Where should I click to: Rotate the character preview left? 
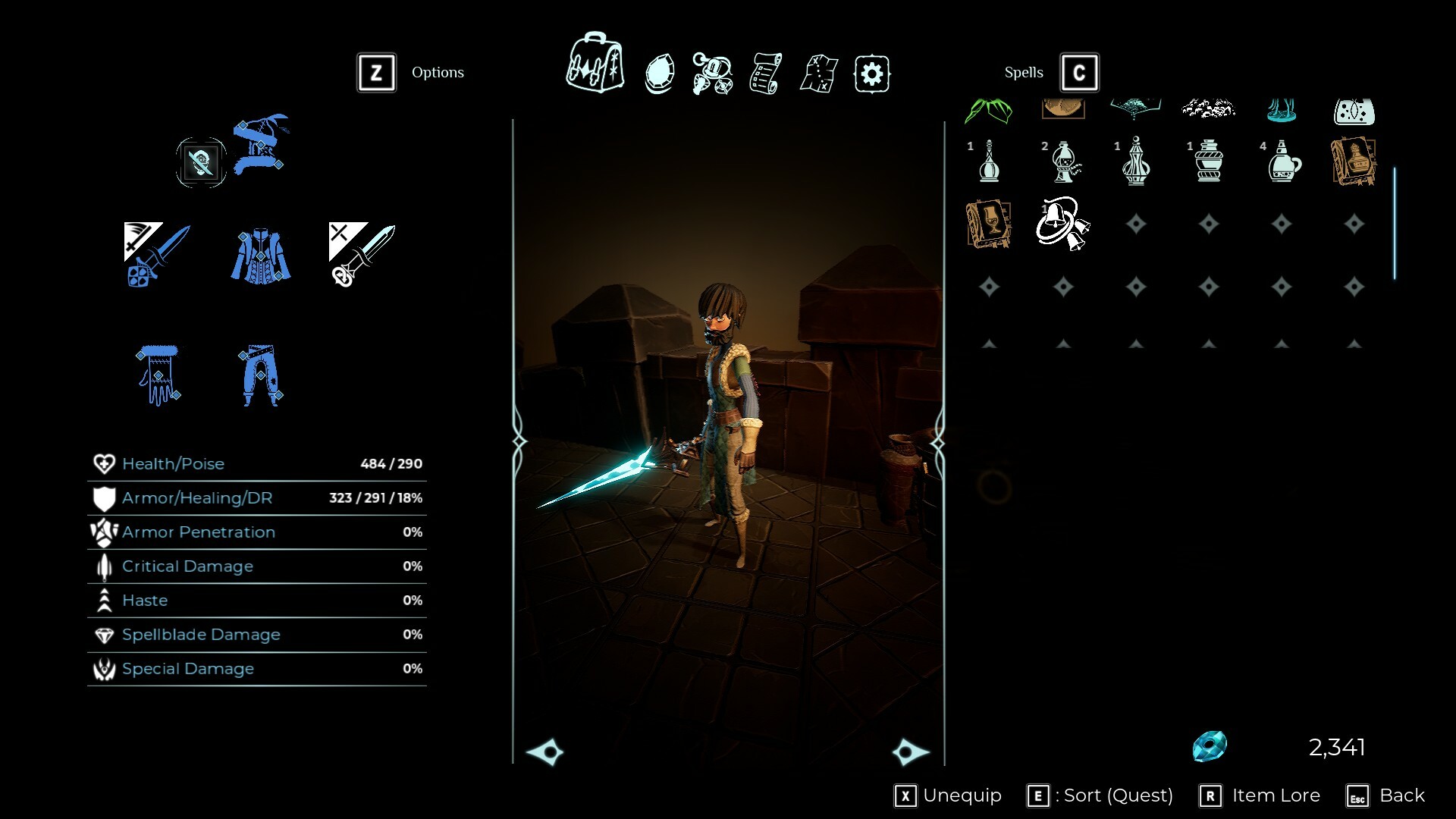545,752
